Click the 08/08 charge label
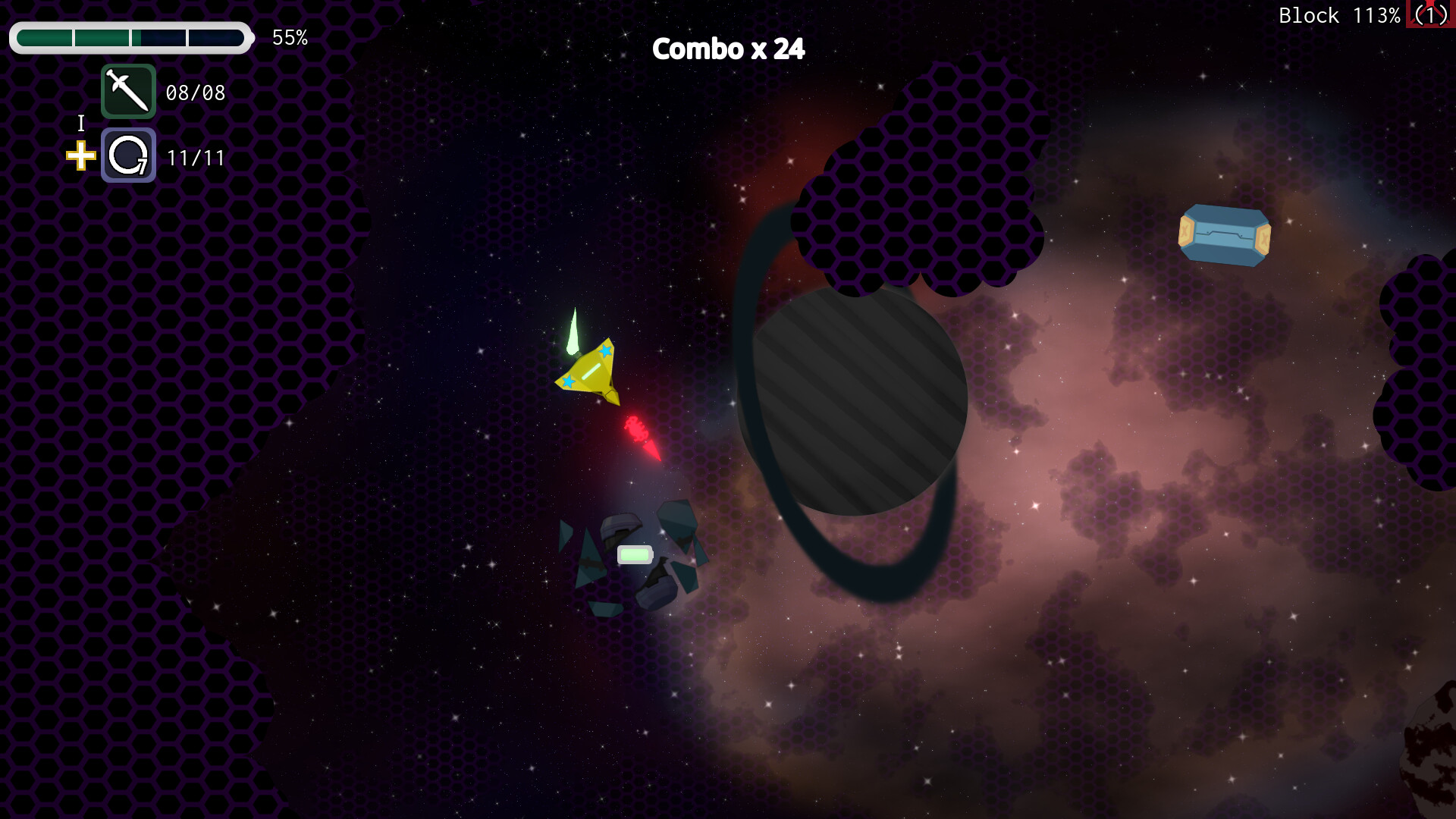 (x=196, y=93)
